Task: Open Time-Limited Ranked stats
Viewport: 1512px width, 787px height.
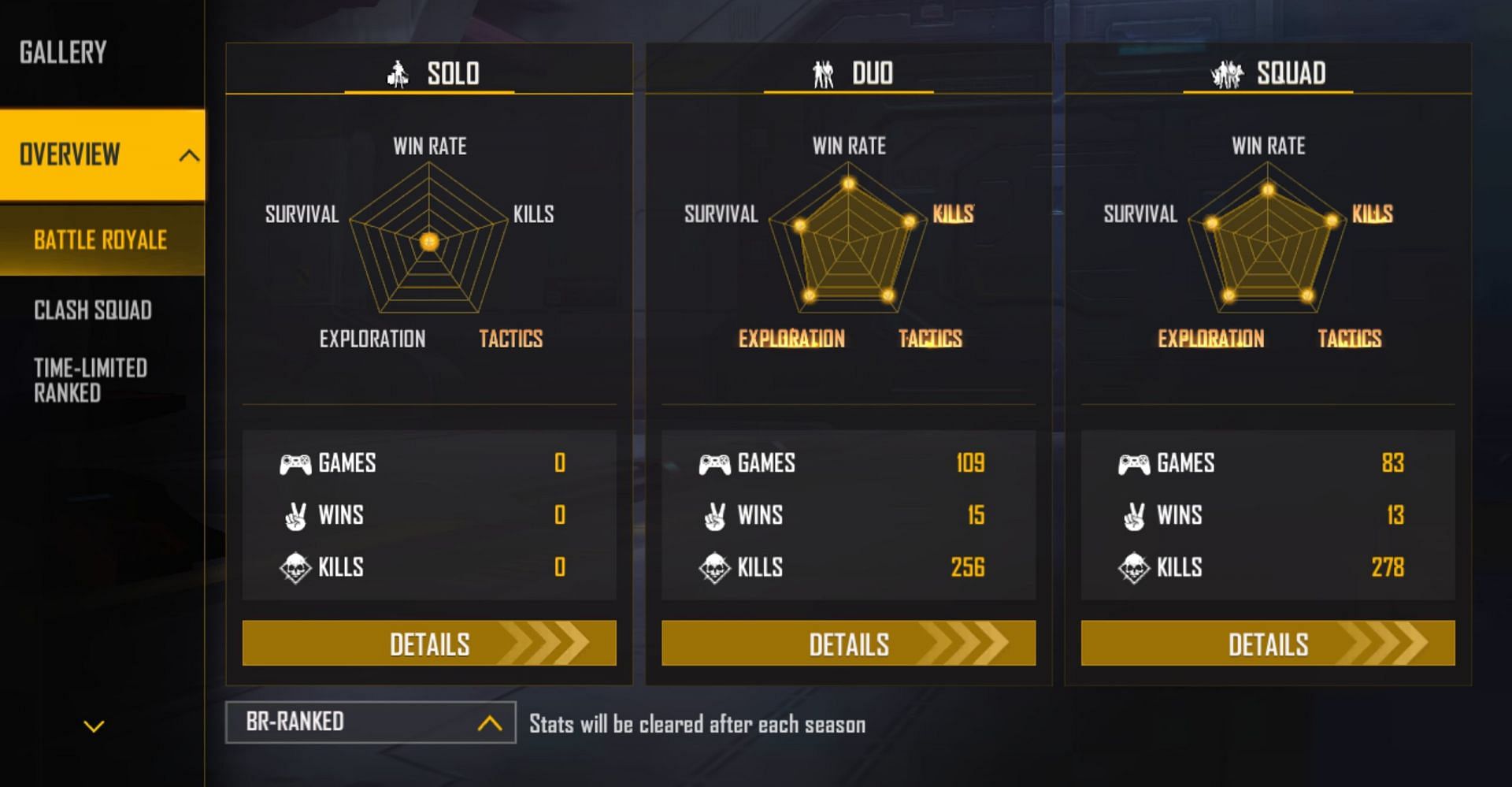Action: tap(91, 381)
